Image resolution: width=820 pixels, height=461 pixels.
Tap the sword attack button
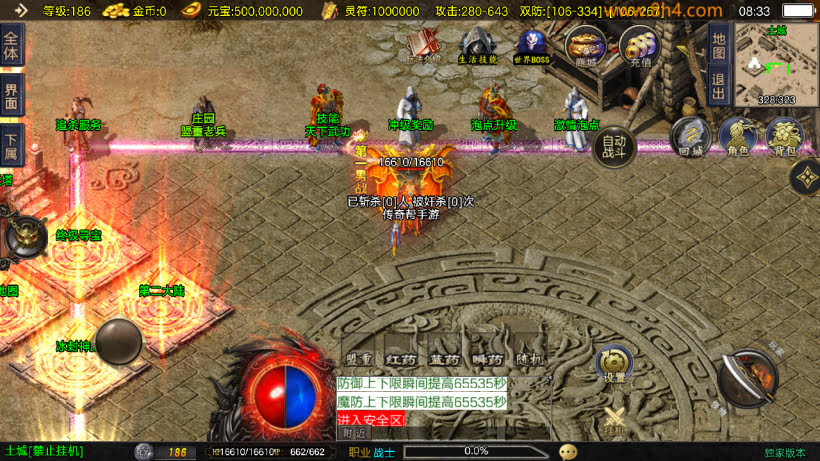[x=748, y=379]
